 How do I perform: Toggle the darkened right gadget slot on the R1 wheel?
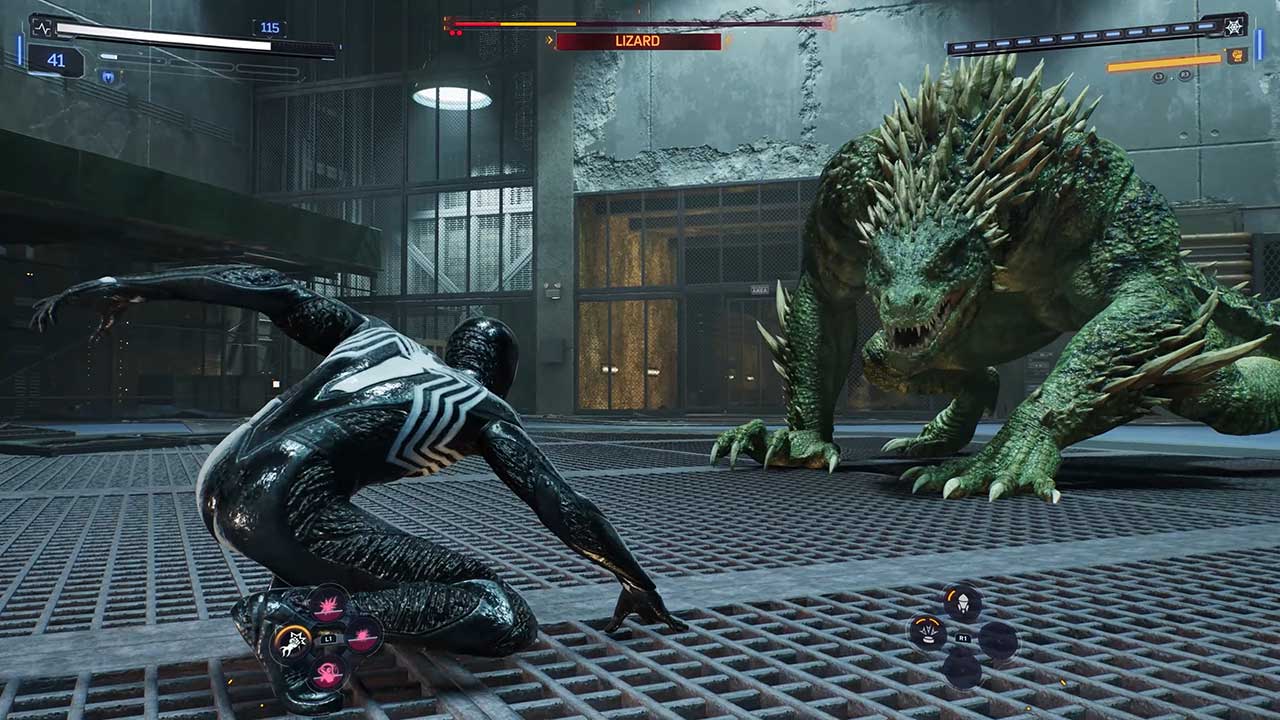click(1000, 641)
